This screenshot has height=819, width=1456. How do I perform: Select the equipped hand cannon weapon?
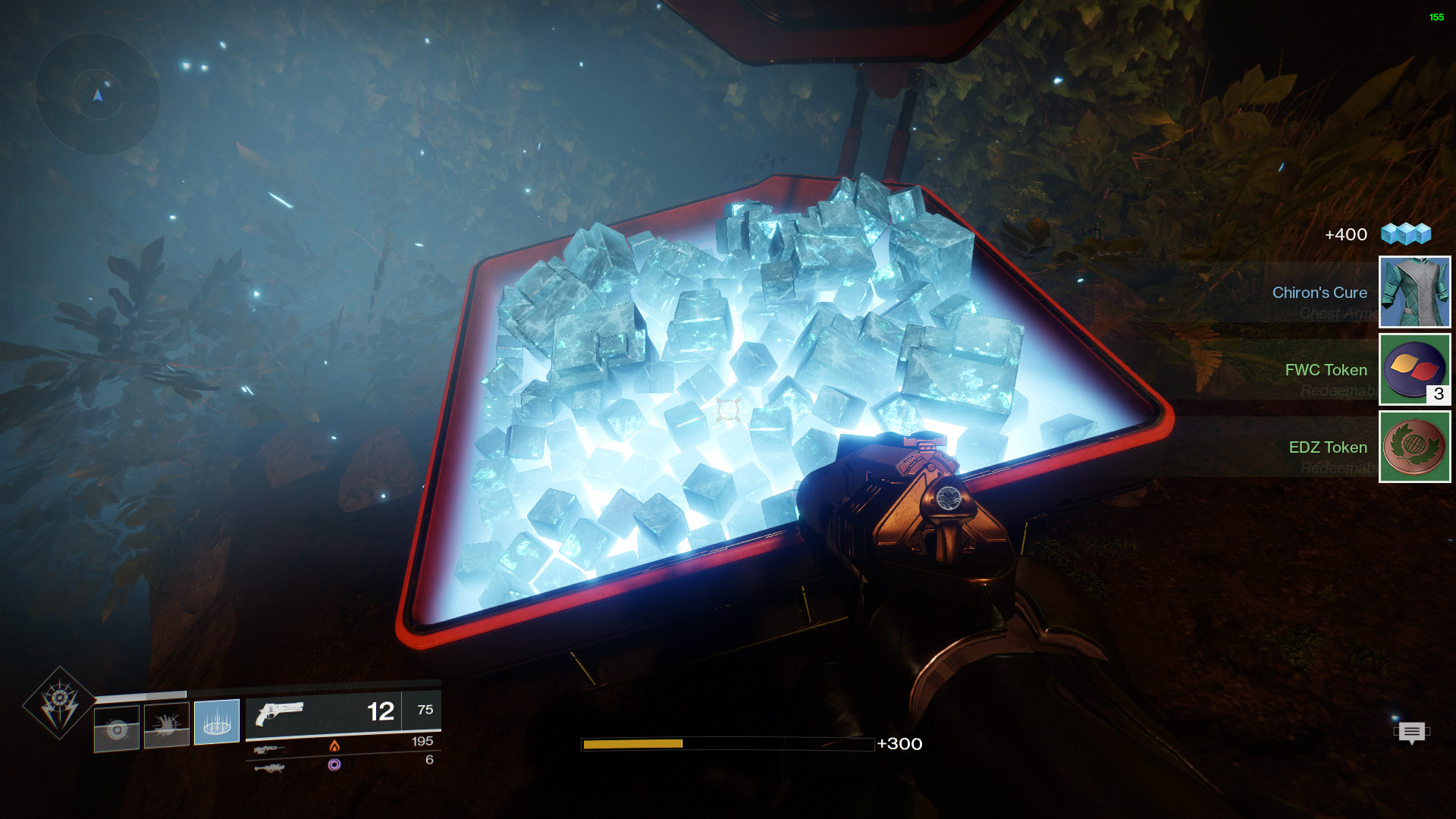(279, 713)
